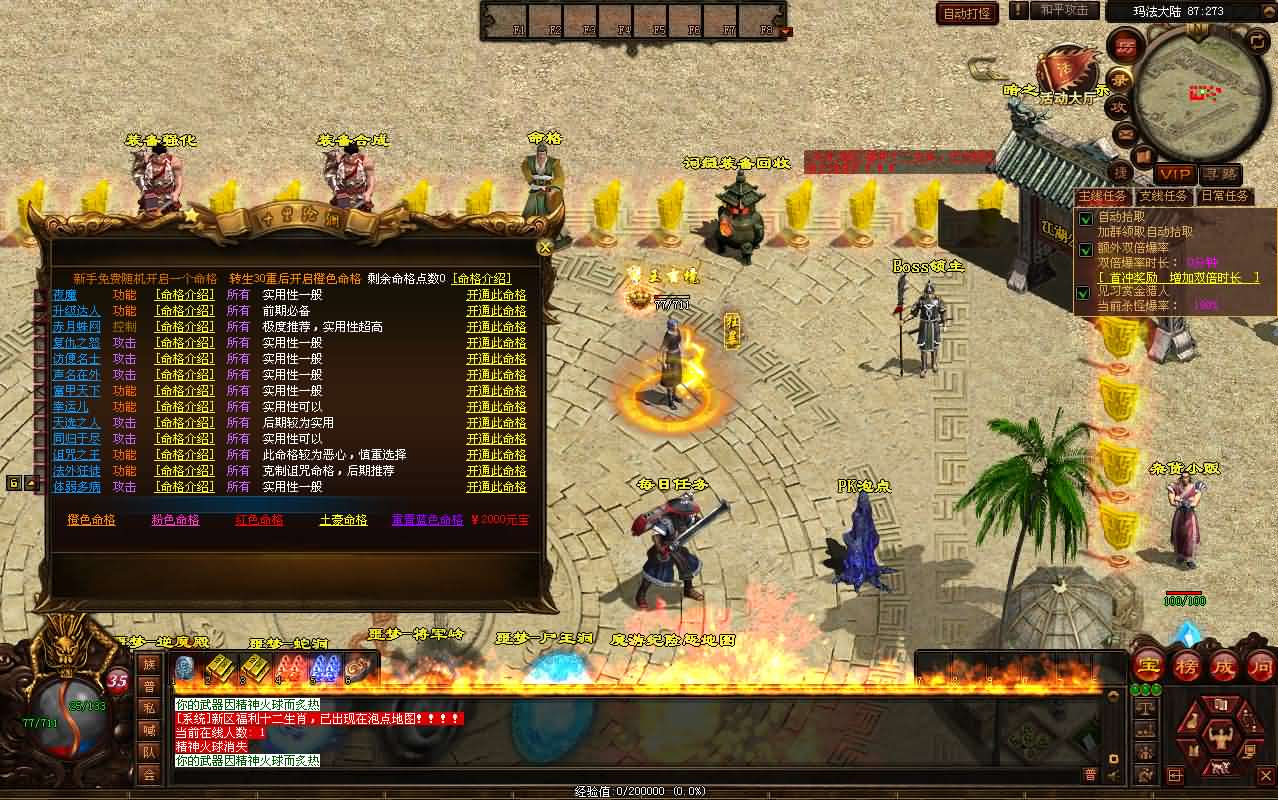The image size is (1278, 800).
Task: Switch to the 支线任务 tab
Action: (x=1163, y=196)
